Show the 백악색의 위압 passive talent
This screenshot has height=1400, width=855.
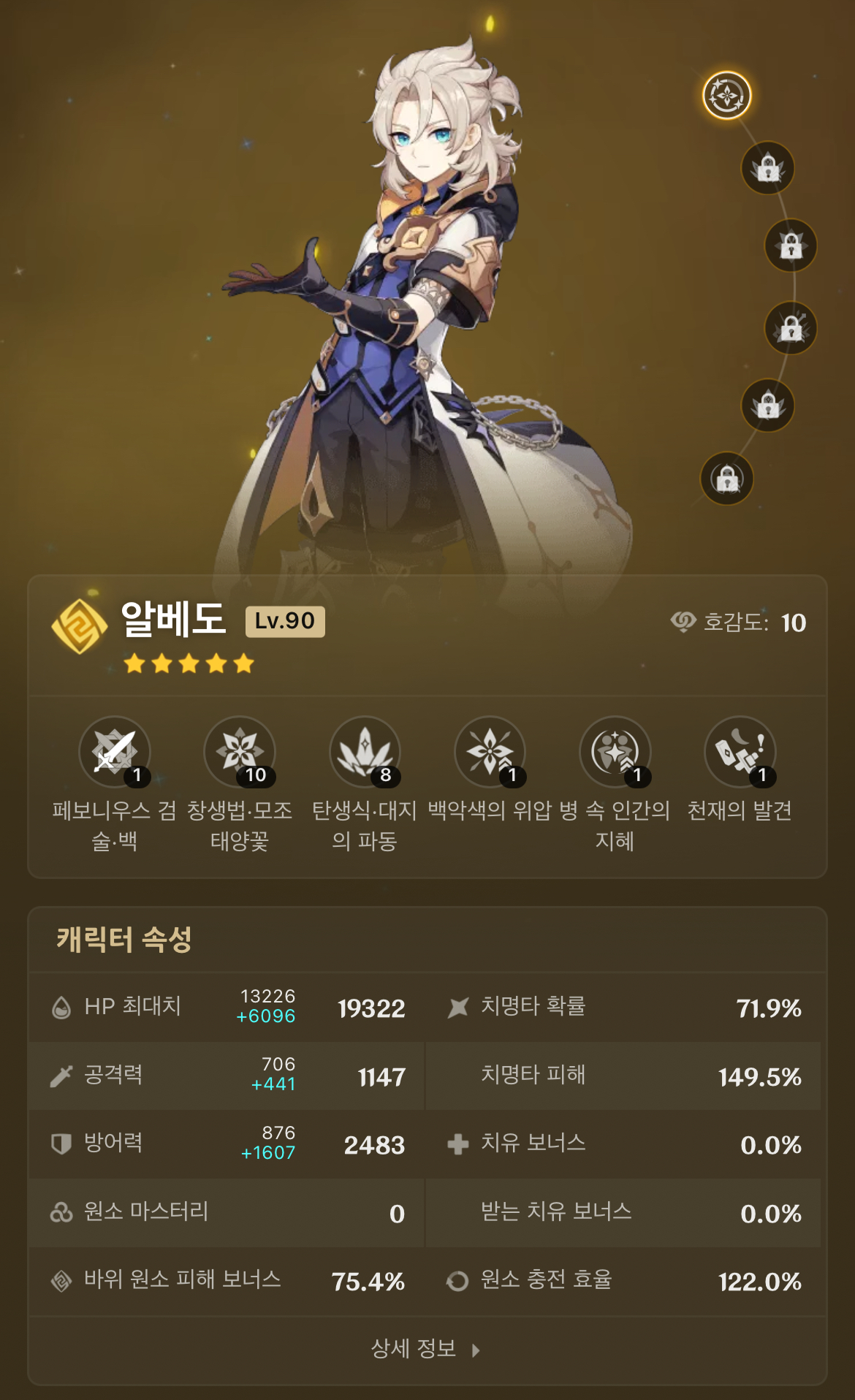[x=490, y=752]
